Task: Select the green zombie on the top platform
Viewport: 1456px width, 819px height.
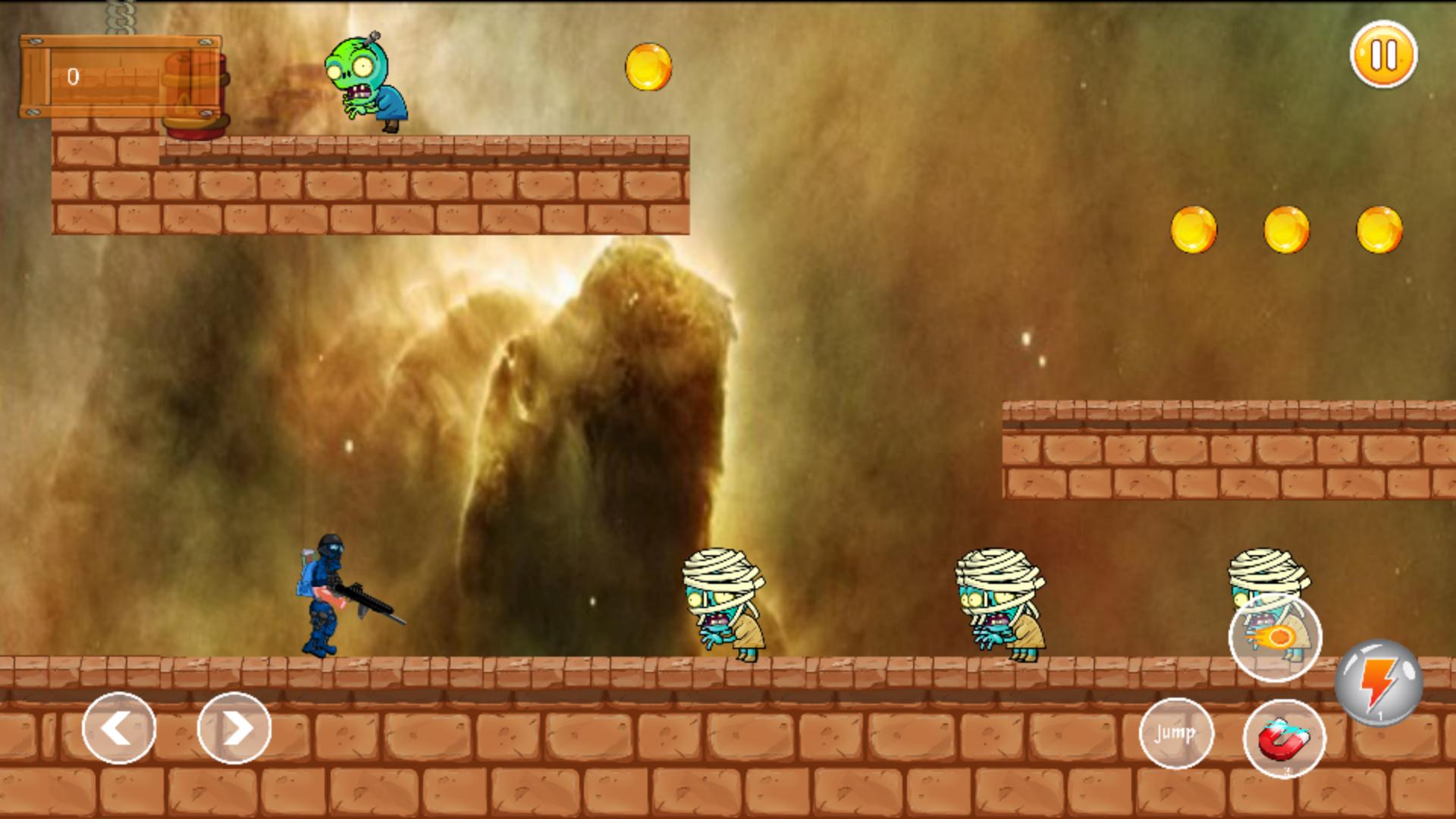Action: tap(364, 80)
